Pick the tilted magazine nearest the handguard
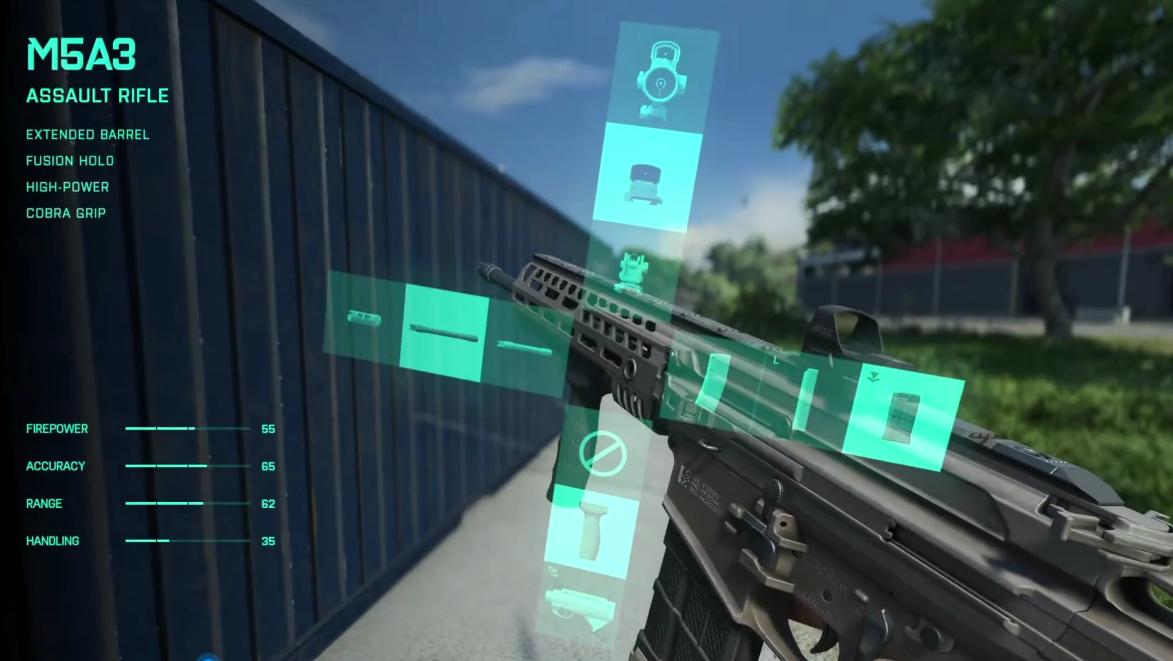1173x661 pixels. point(716,385)
